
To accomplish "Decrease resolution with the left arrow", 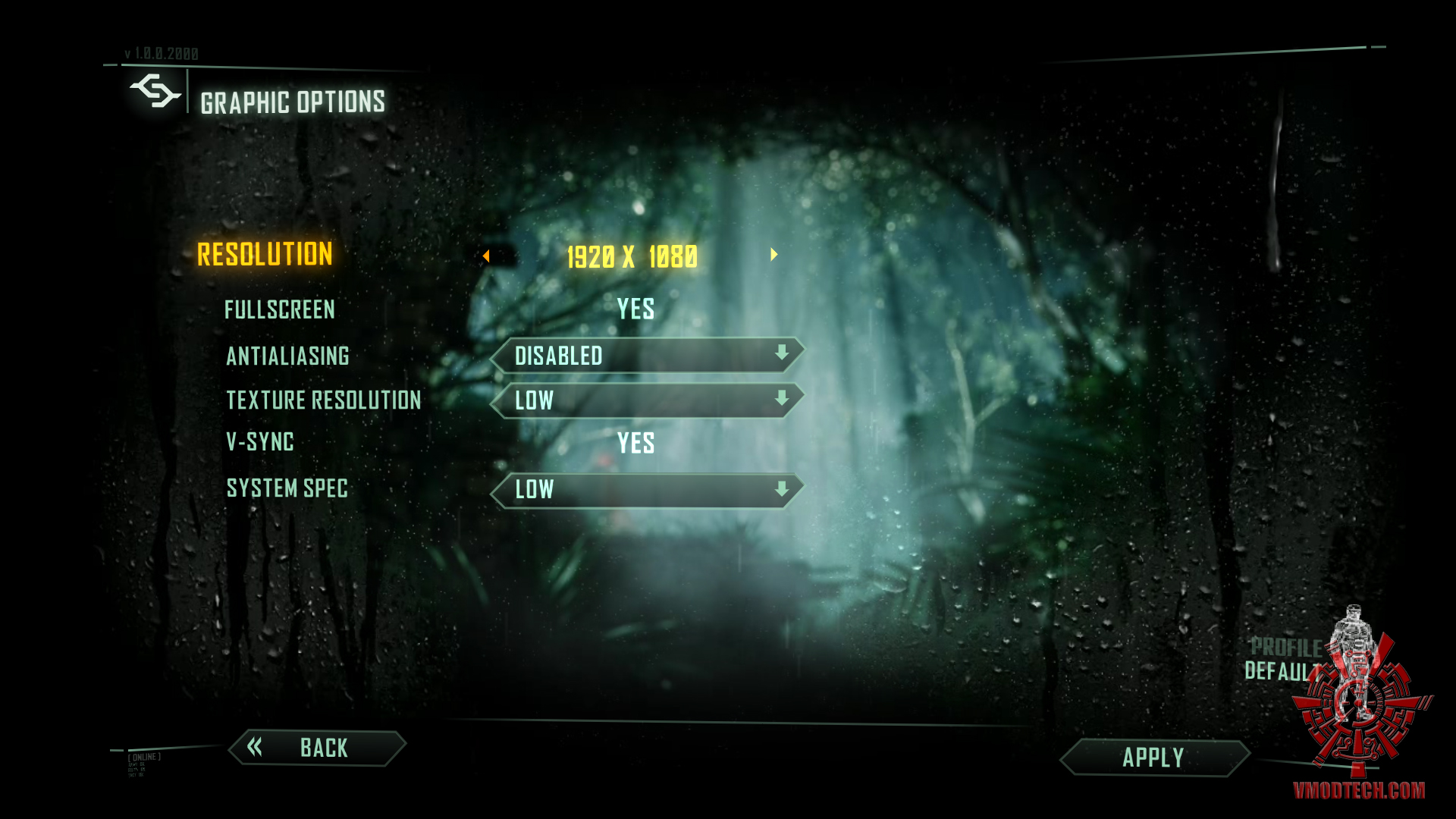I will point(486,256).
